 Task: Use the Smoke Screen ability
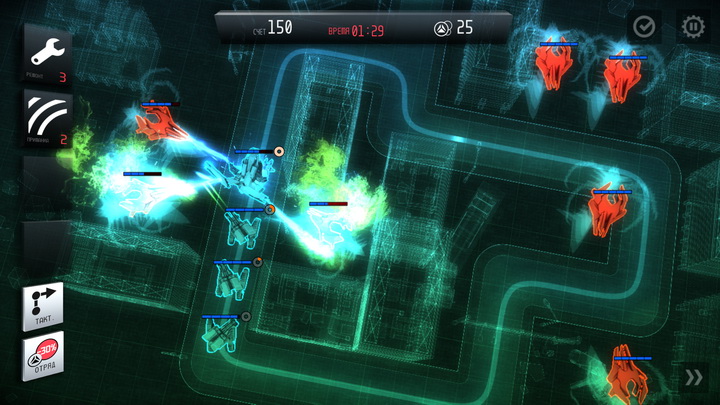click(x=46, y=119)
